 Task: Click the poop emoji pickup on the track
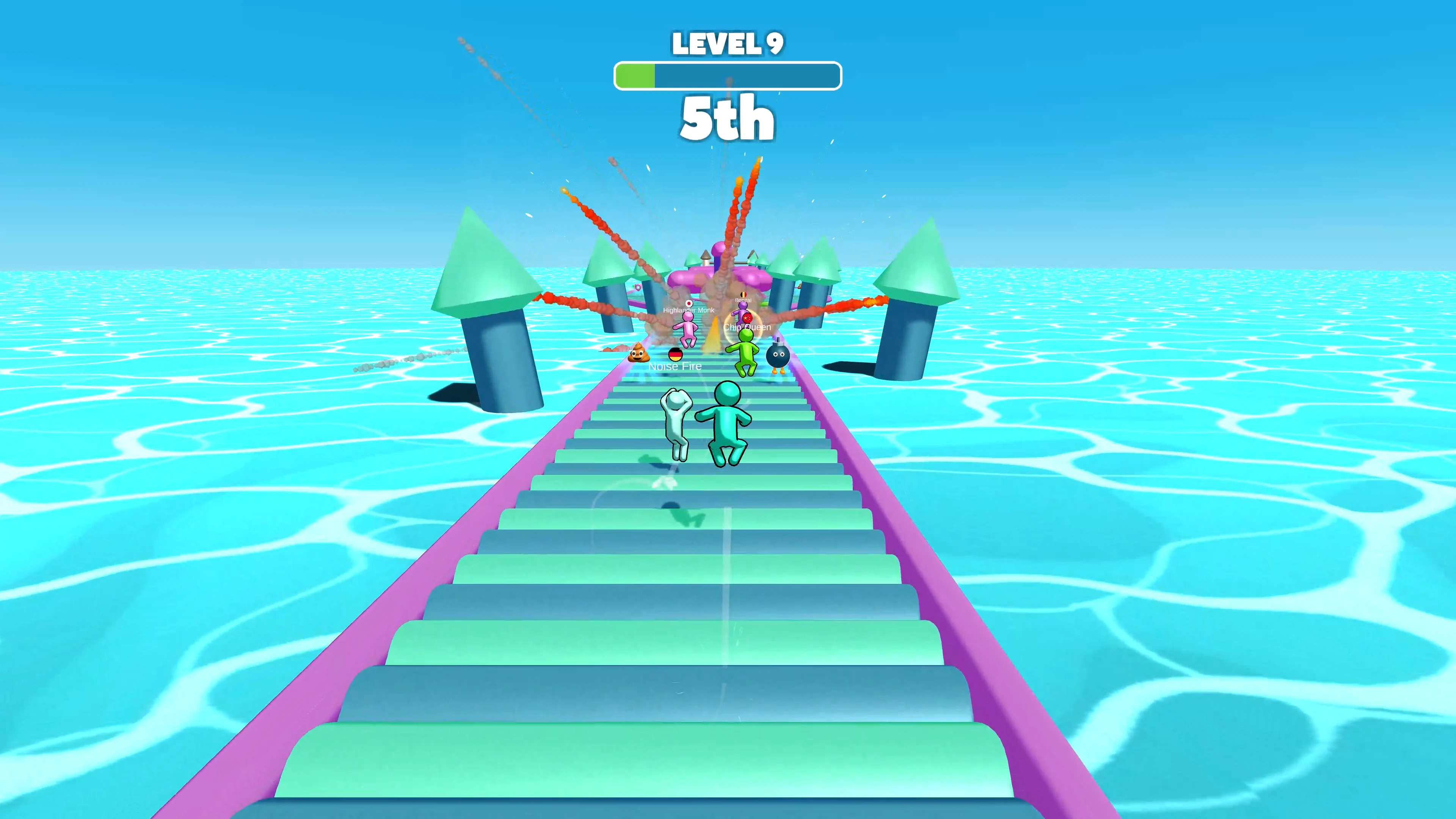pyautogui.click(x=639, y=356)
